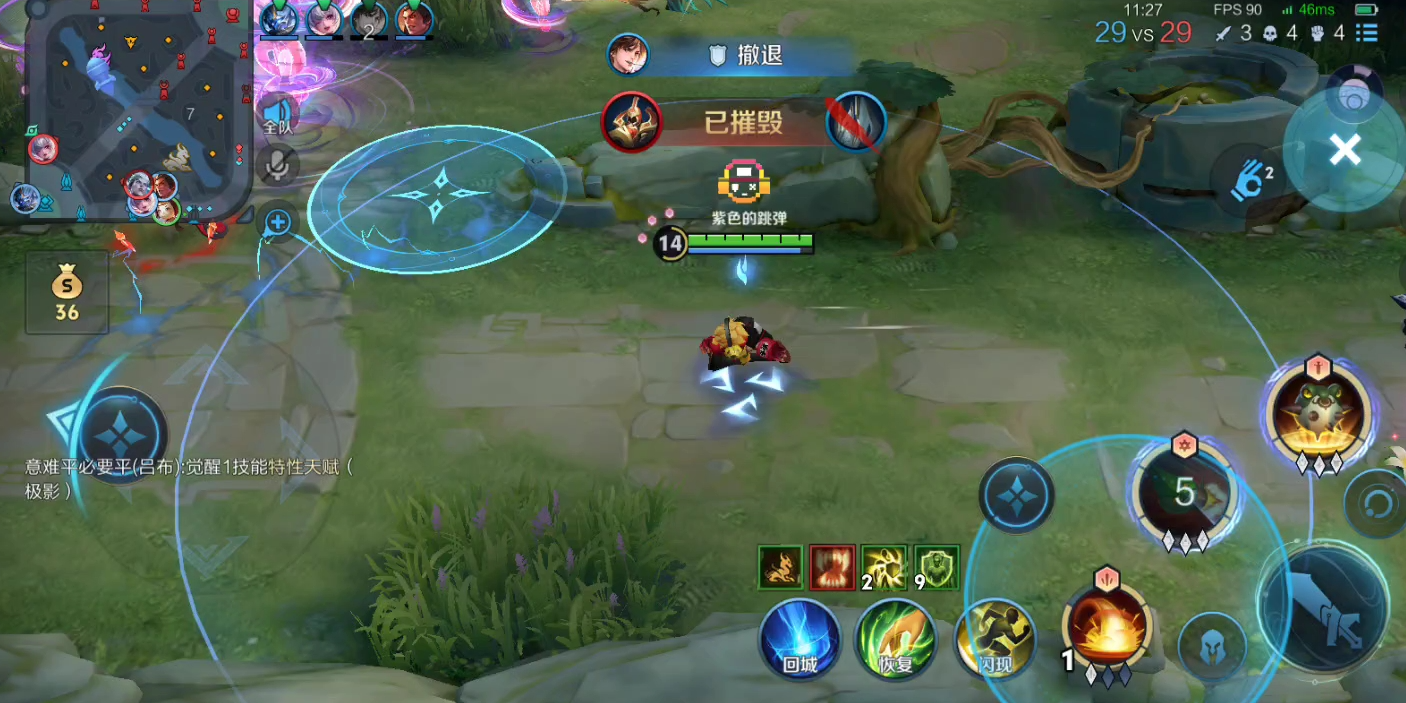This screenshot has height=703, width=1406.
Task: Tap the blue plus chat bubble button
Action: pyautogui.click(x=277, y=222)
